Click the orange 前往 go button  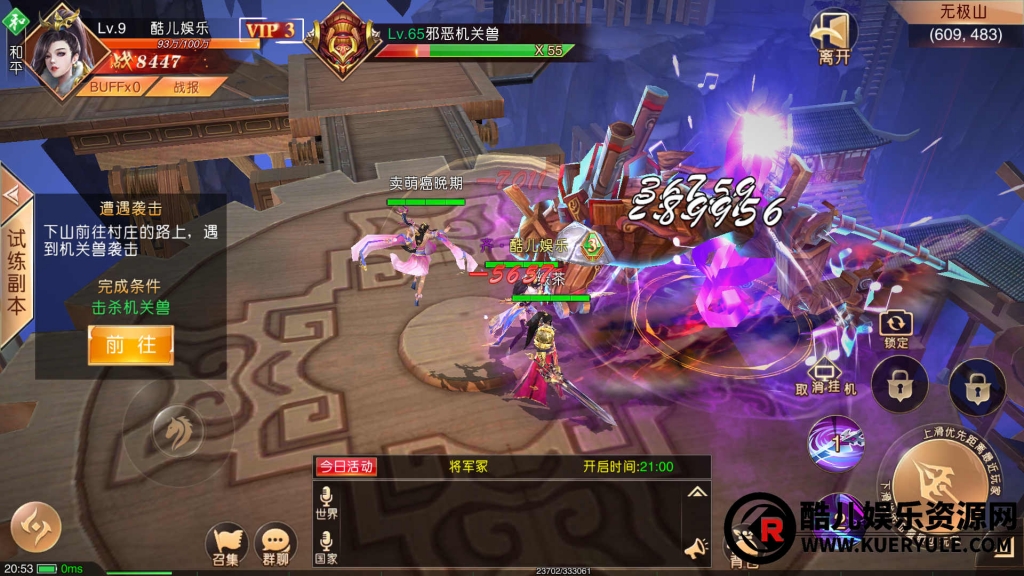130,345
